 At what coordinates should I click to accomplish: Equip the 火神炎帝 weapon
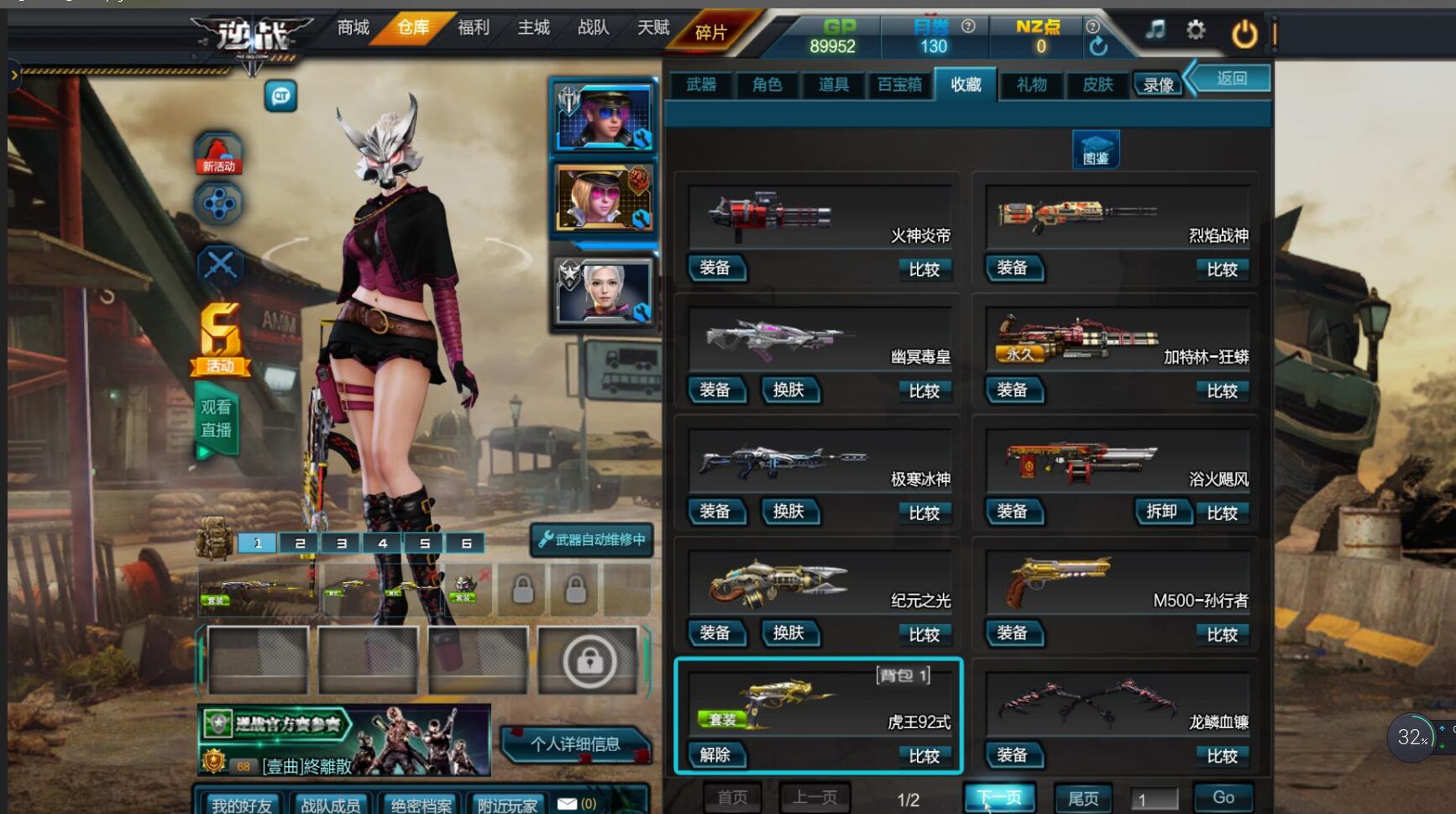(x=715, y=268)
